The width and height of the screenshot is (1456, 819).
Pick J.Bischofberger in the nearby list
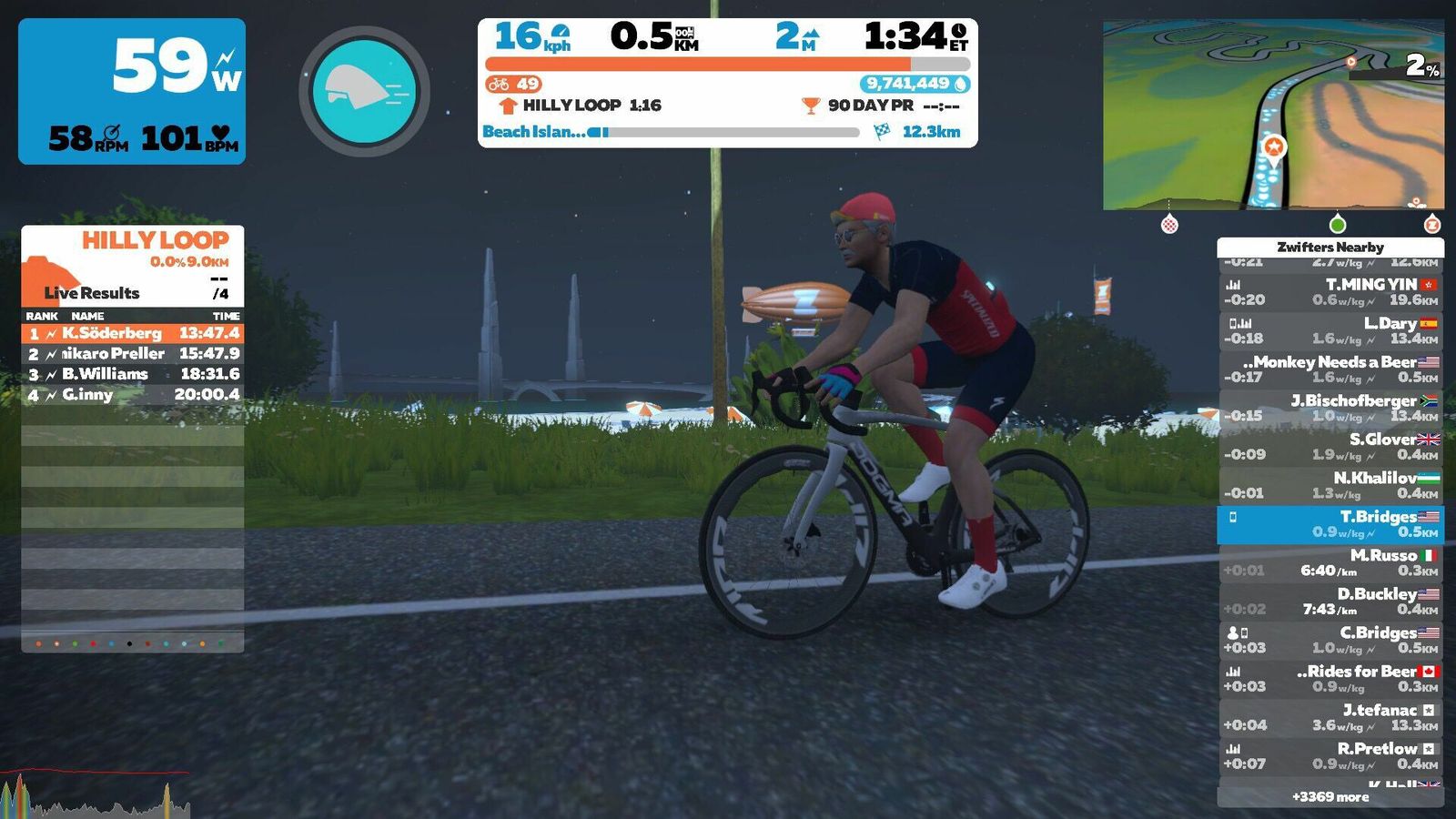point(1330,408)
